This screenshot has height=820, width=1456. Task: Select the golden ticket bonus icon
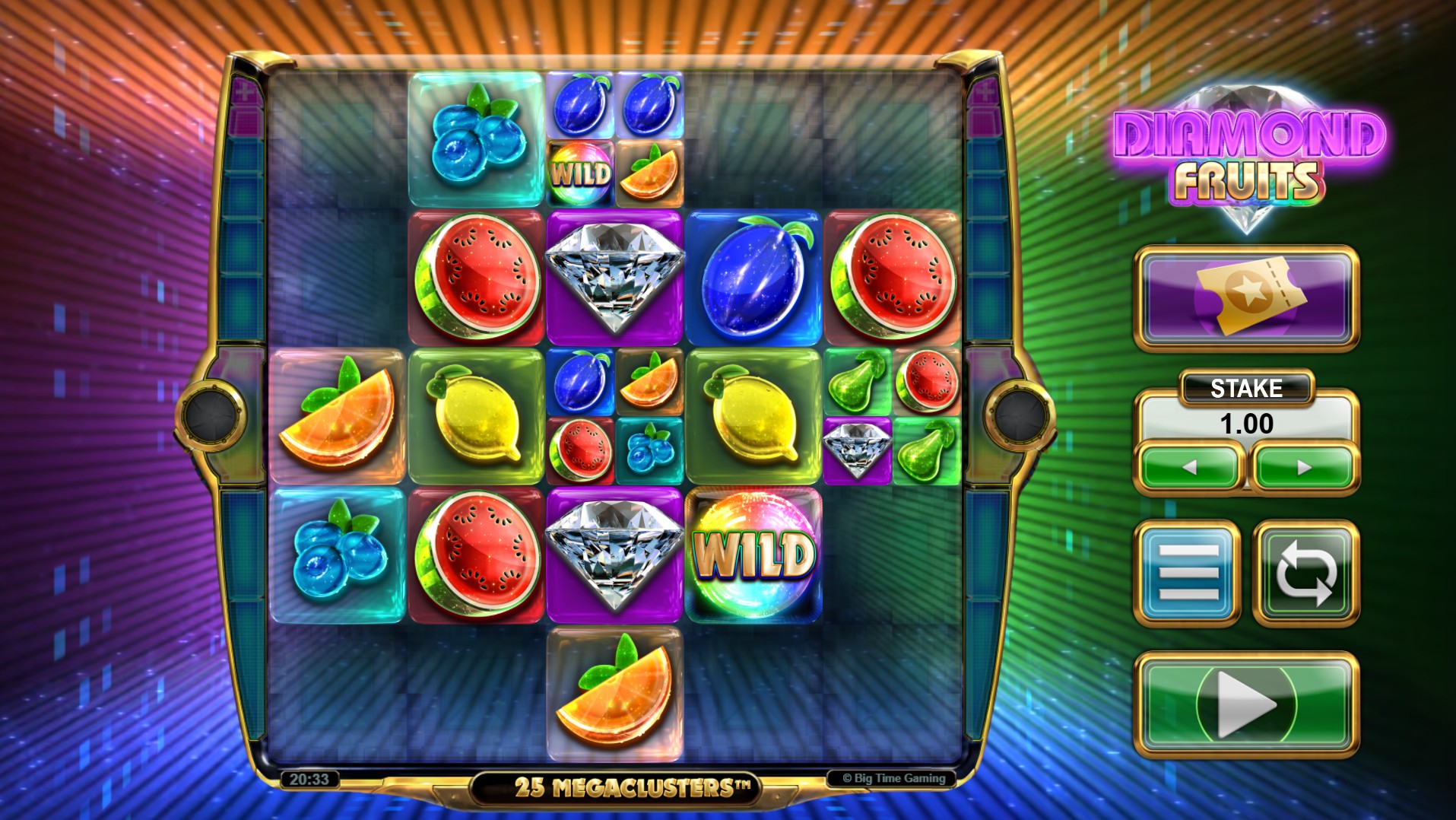click(x=1244, y=297)
